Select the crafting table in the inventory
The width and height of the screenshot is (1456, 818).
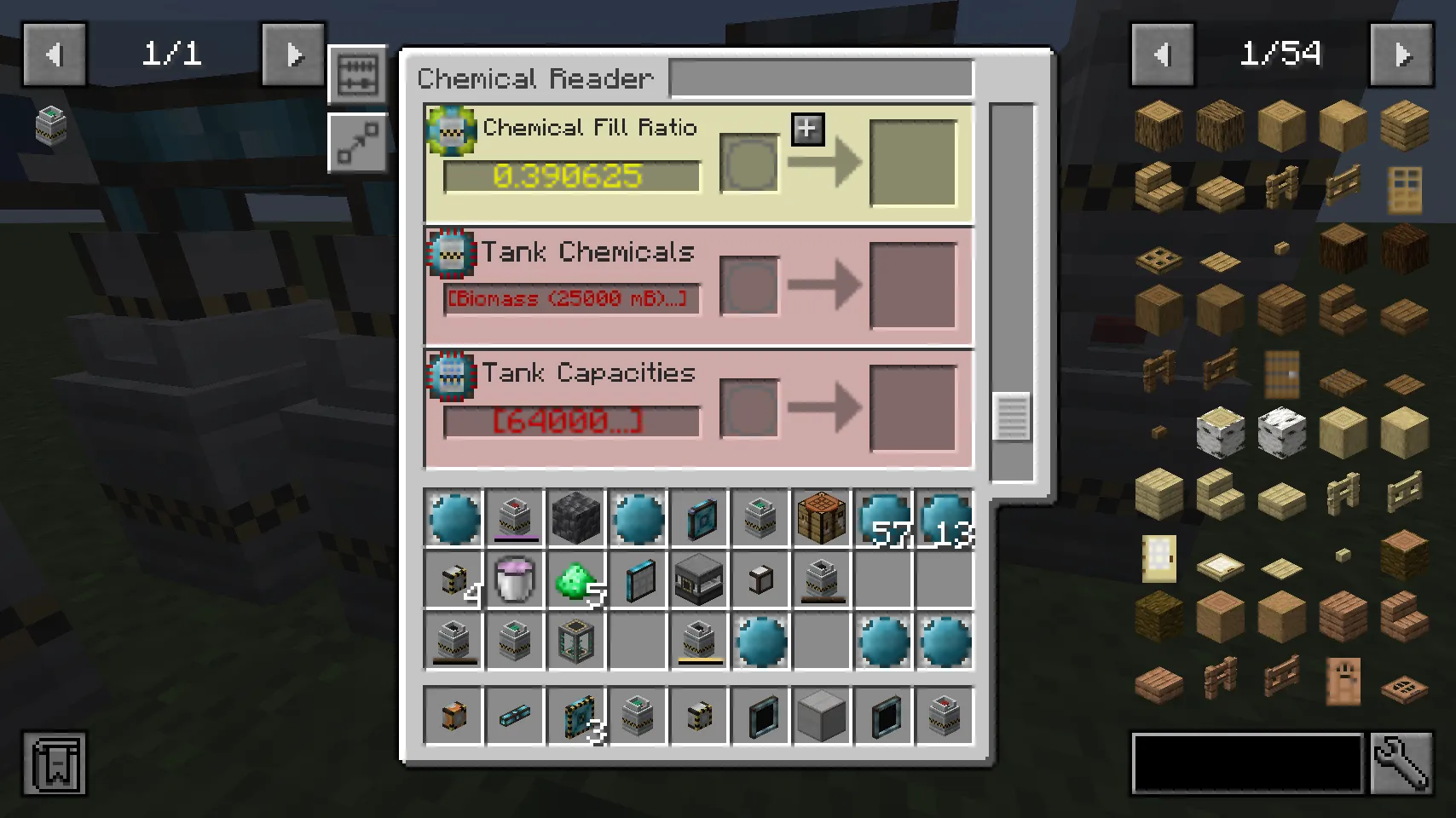[821, 517]
